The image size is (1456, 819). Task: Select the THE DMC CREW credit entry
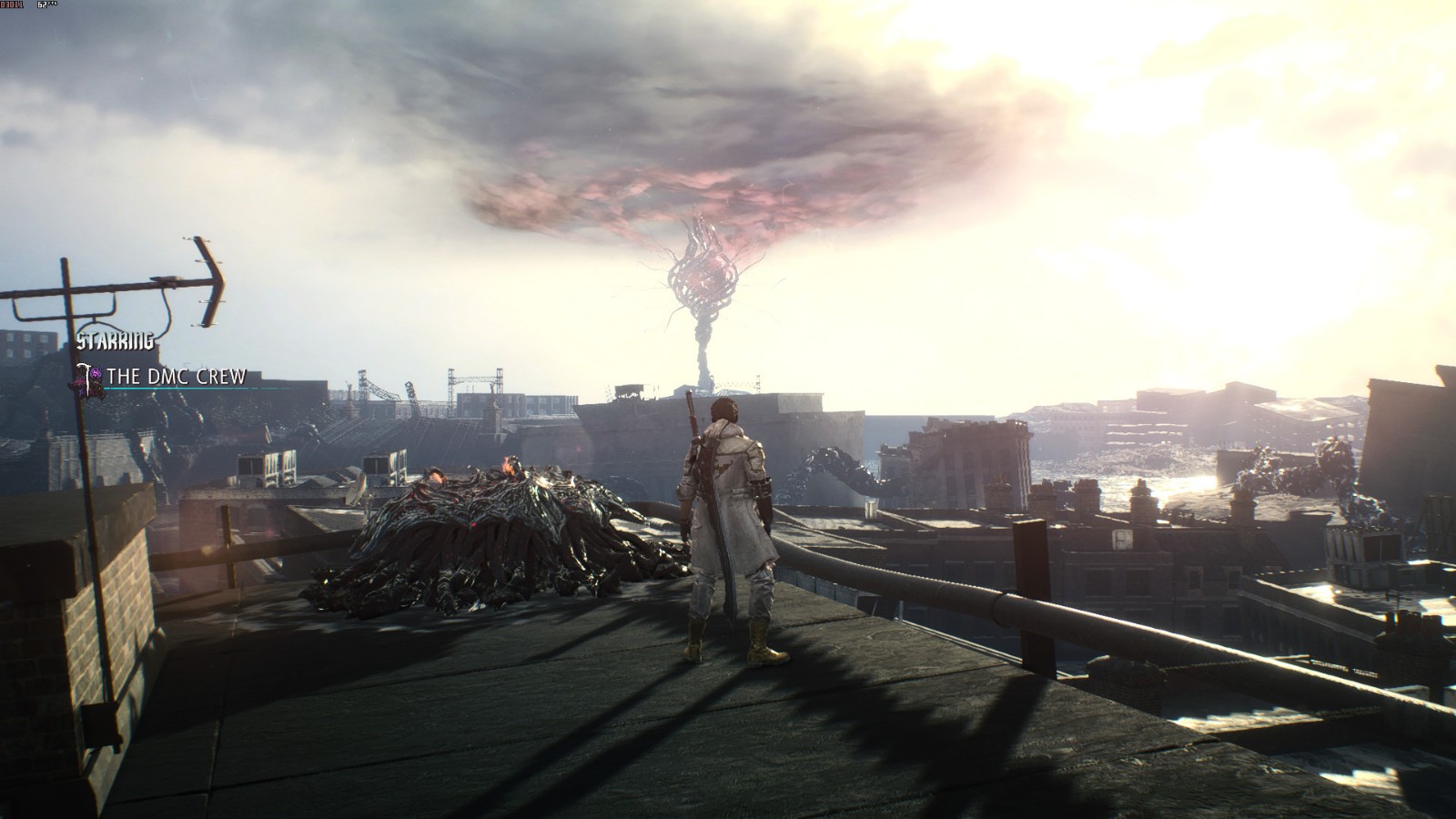176,376
